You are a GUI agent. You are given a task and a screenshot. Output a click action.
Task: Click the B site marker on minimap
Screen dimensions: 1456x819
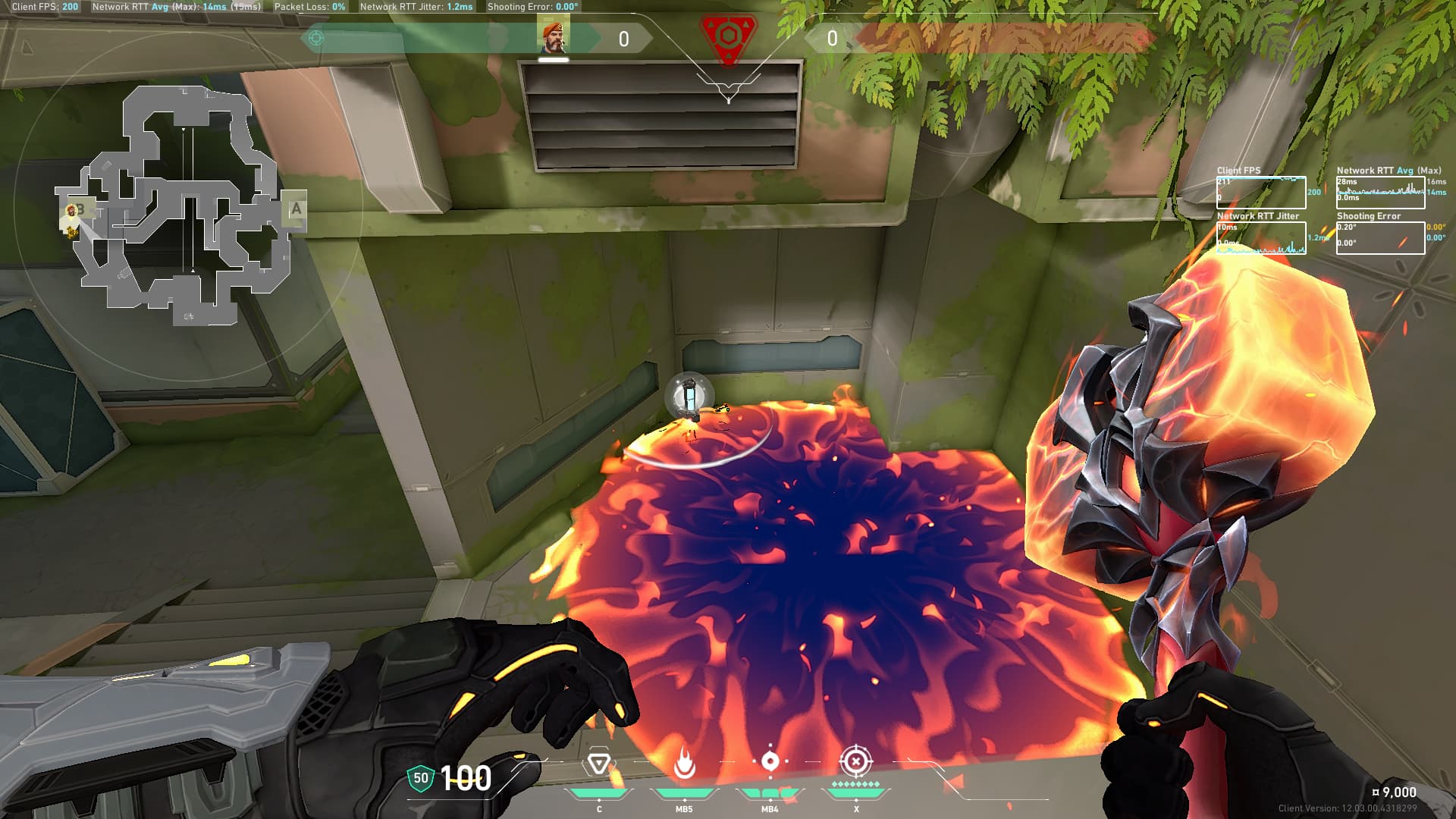tap(80, 210)
